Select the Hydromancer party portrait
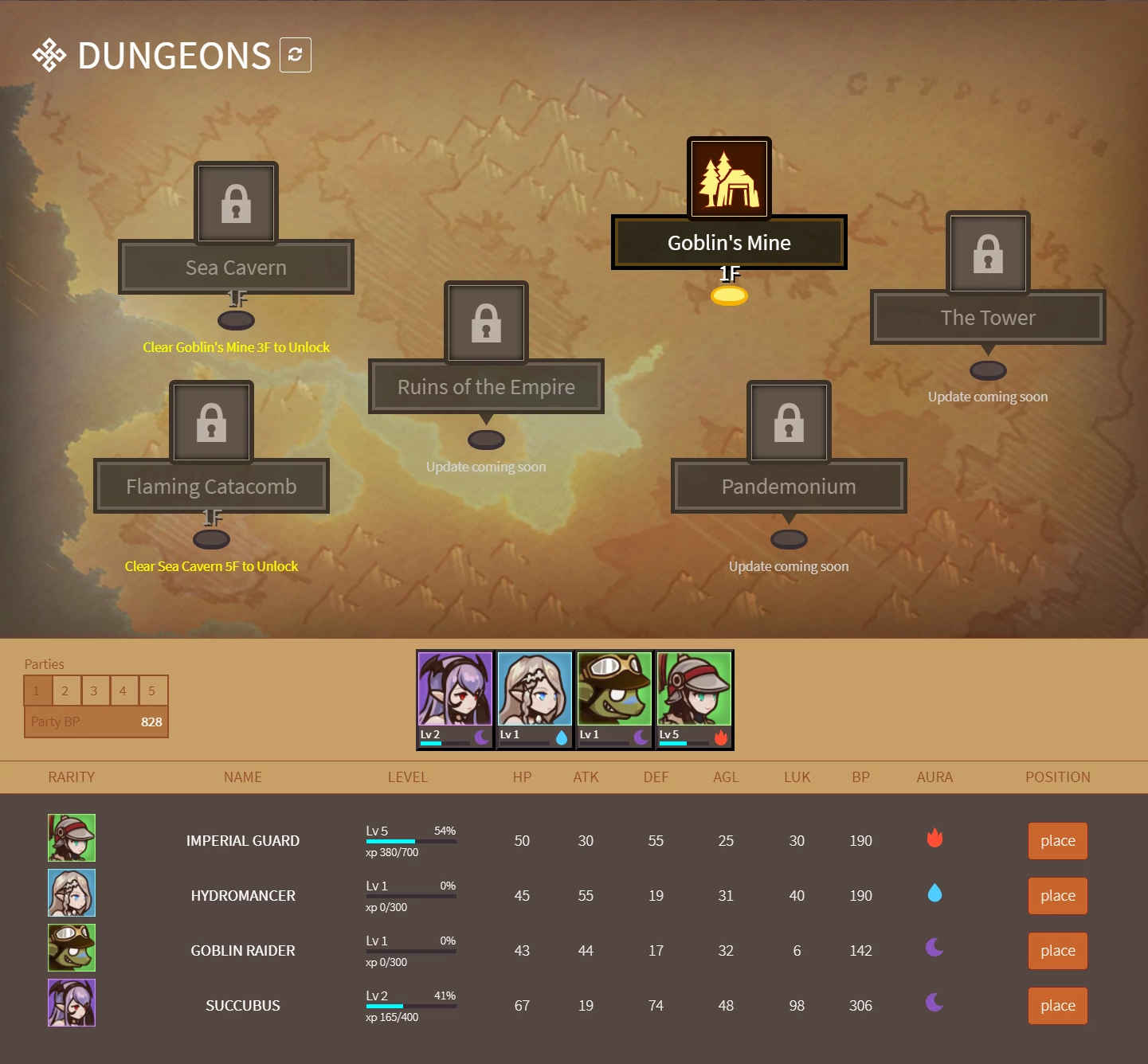This screenshot has width=1148, height=1064. [x=535, y=699]
